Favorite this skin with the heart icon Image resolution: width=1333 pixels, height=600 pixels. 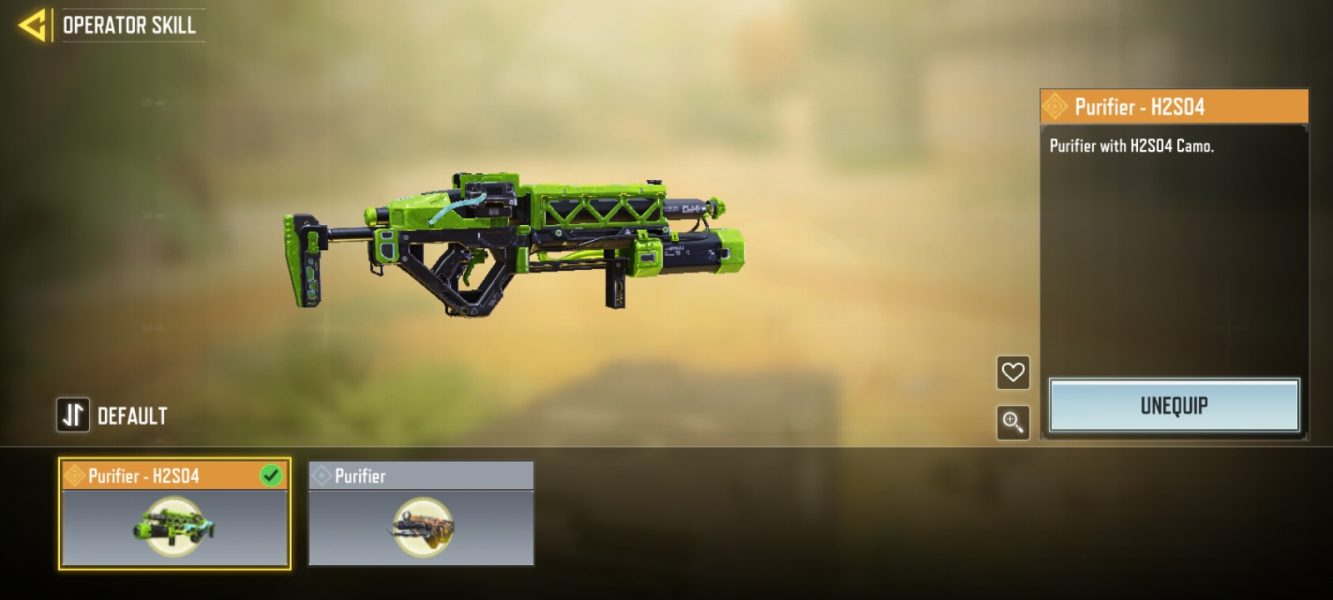coord(1013,373)
